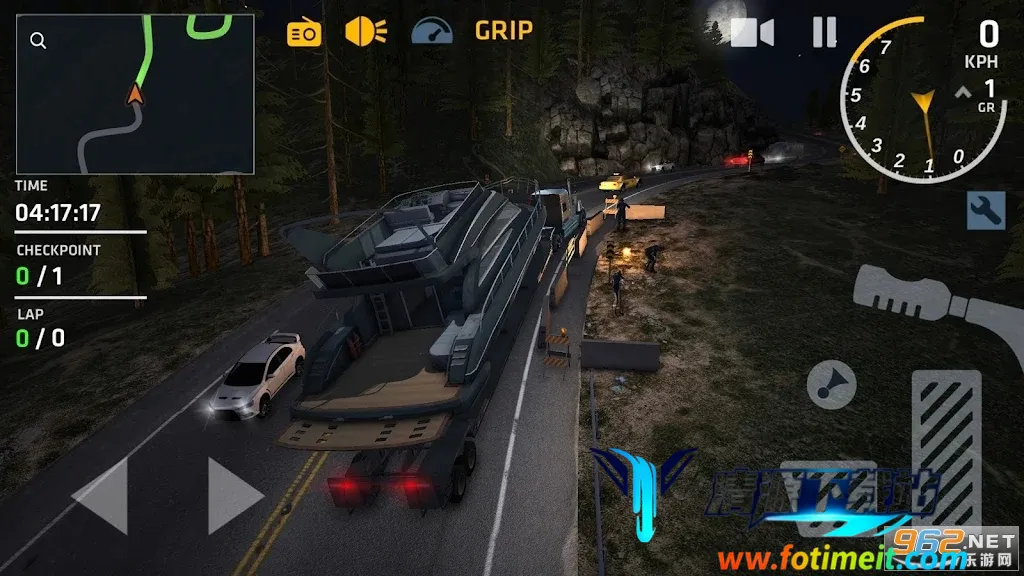Shift up using the gear arrow

coord(964,92)
